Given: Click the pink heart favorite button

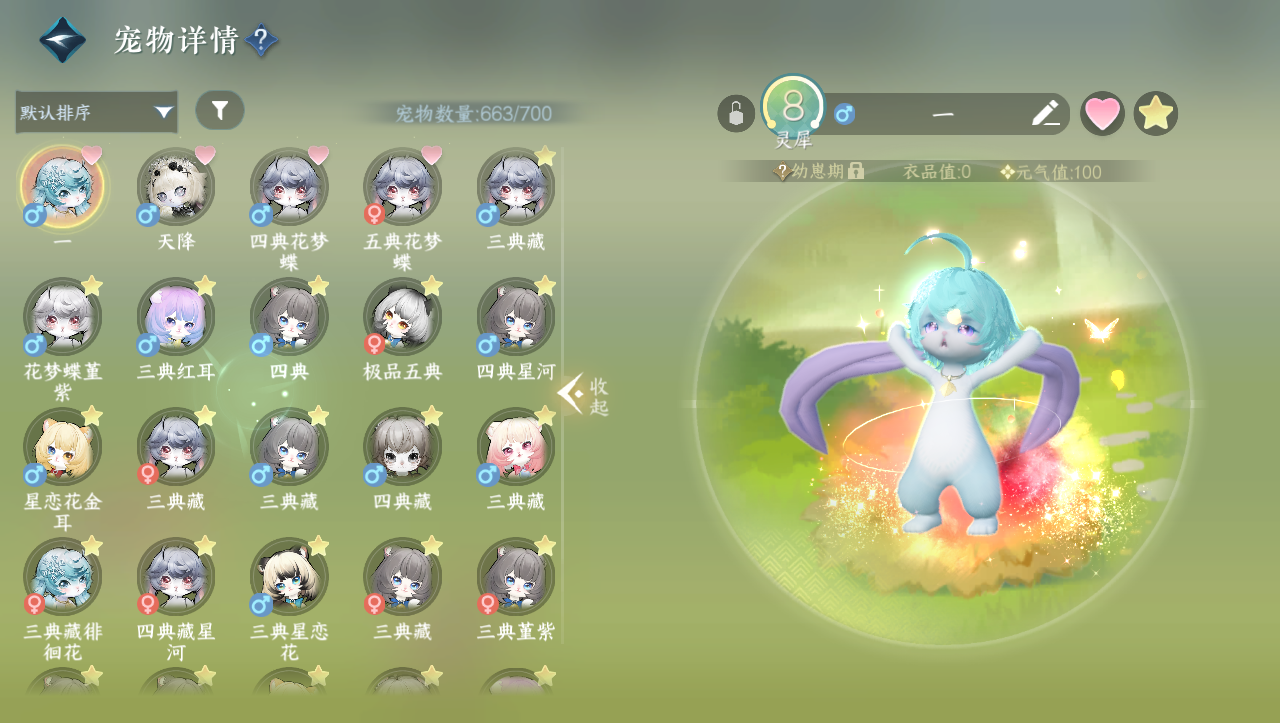Looking at the screenshot, I should click(1102, 113).
